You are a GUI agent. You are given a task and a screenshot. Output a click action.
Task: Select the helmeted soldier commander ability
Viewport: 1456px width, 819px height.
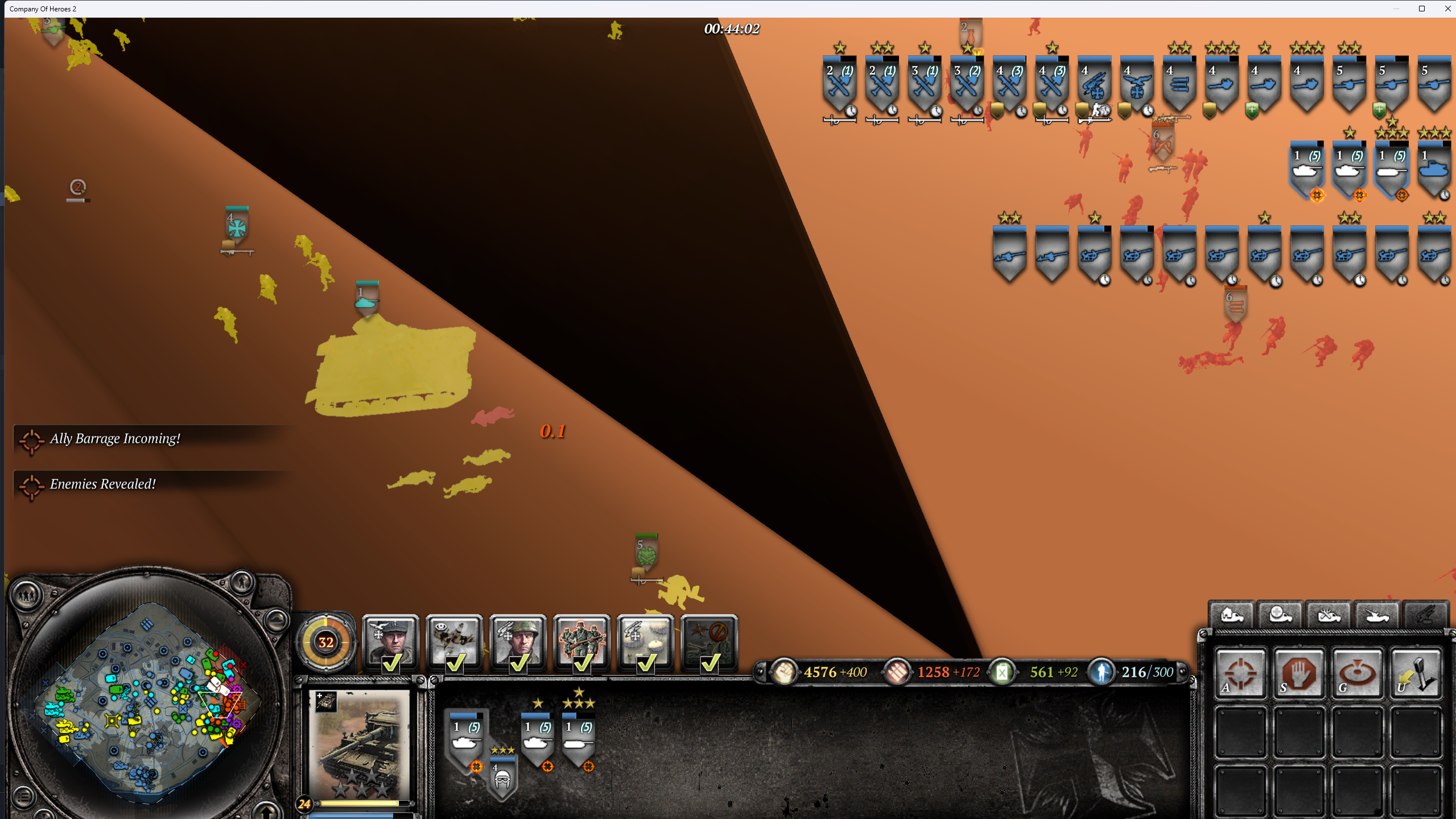[518, 642]
